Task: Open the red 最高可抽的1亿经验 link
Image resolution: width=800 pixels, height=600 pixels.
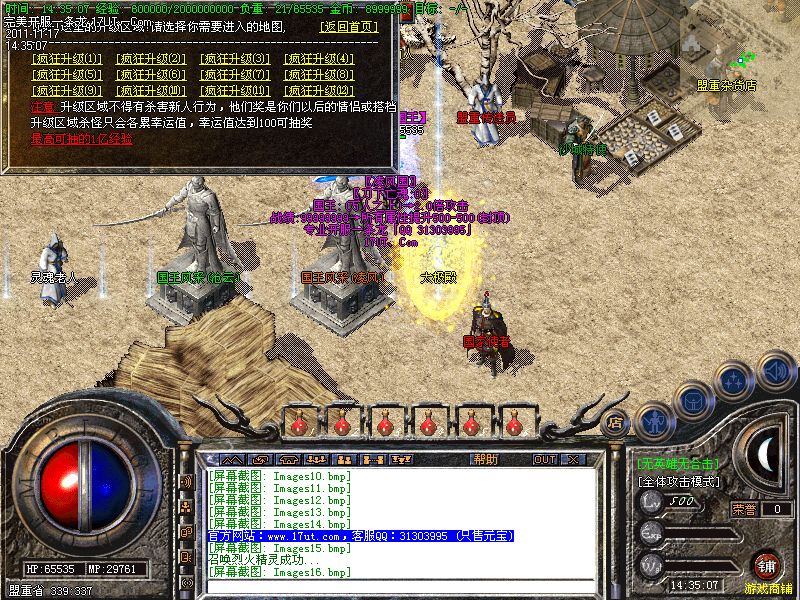Action: [81, 138]
